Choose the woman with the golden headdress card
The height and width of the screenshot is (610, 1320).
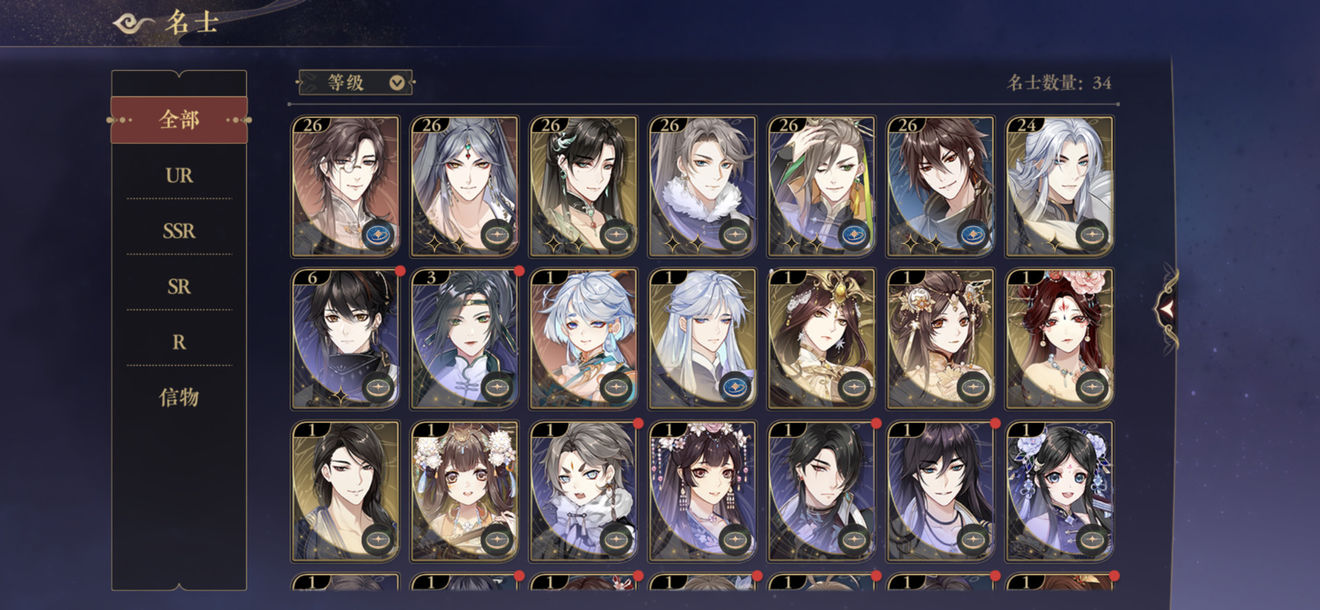coord(821,338)
